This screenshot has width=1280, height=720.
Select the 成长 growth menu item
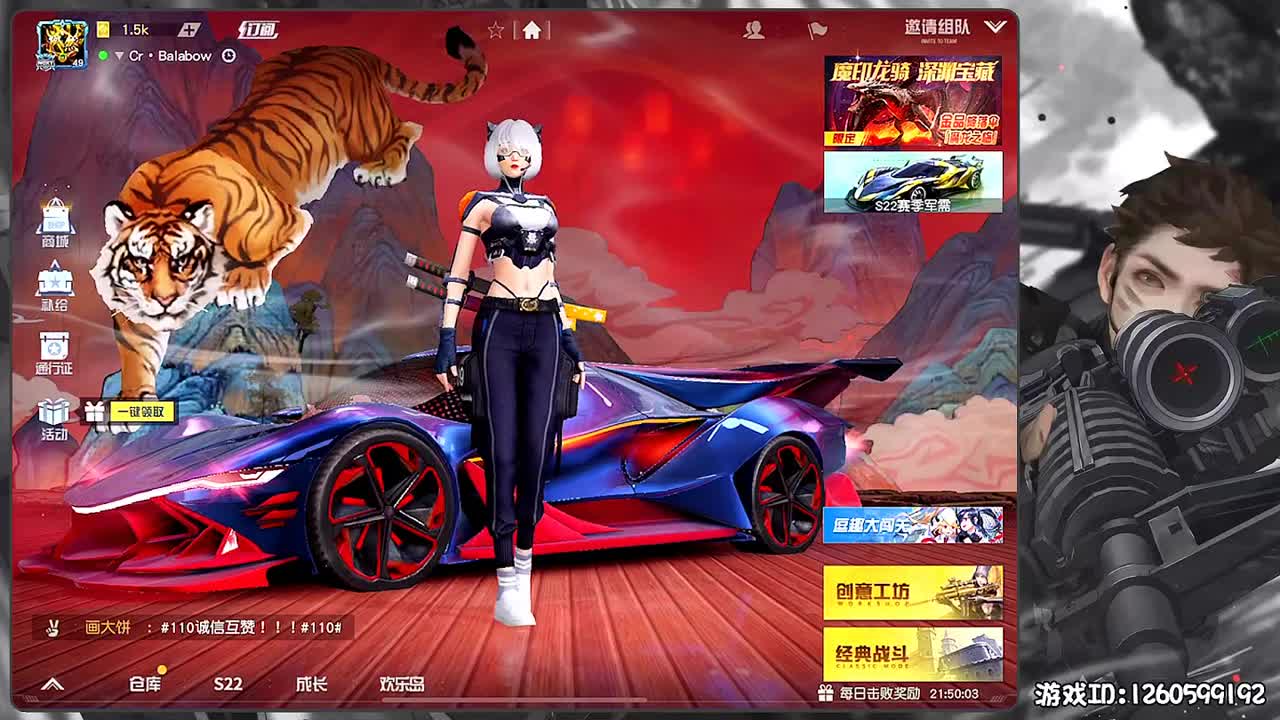pyautogui.click(x=310, y=685)
